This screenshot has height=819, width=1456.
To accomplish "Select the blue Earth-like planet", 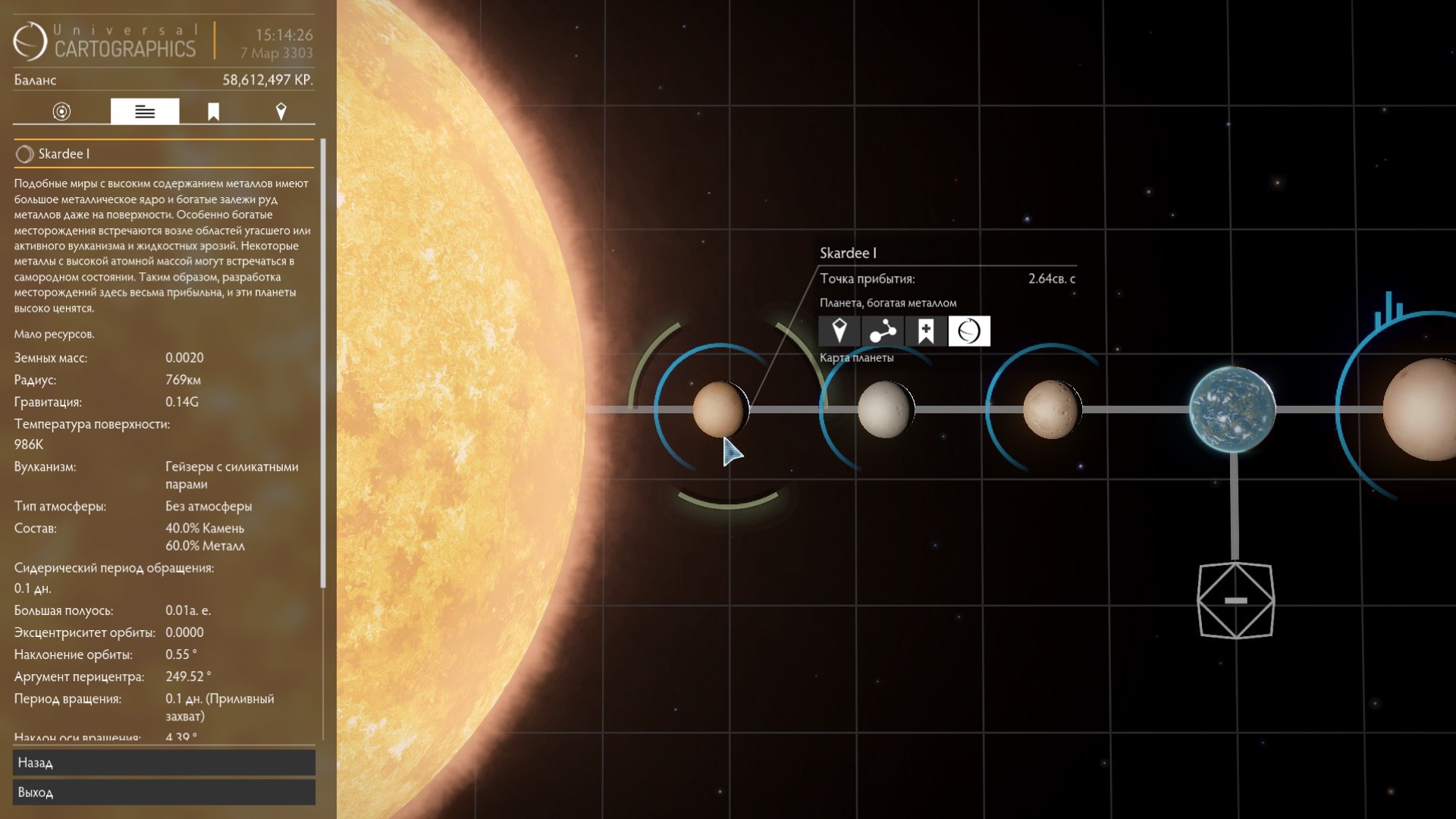I will point(1232,409).
